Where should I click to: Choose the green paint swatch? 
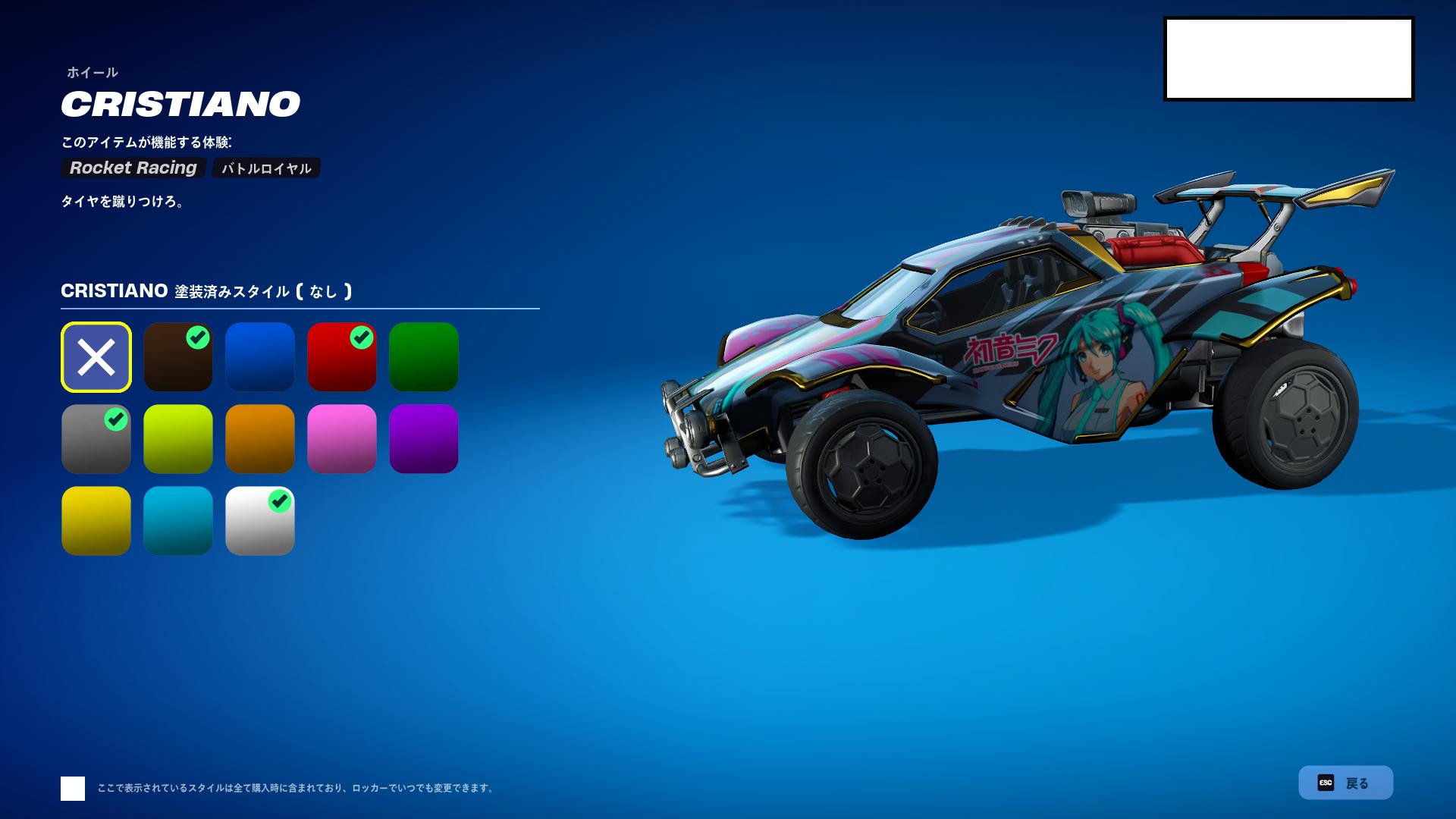(424, 357)
